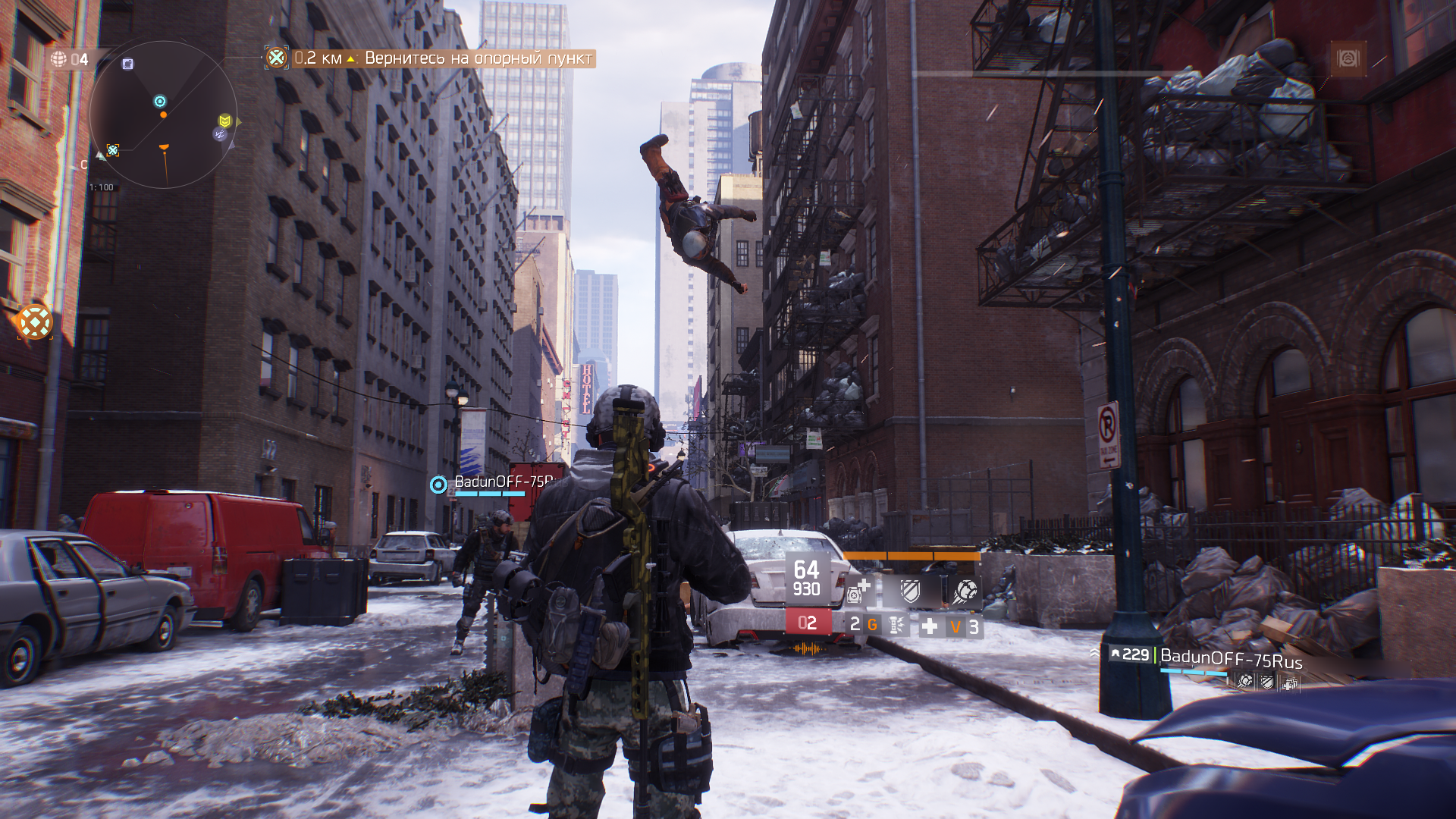The height and width of the screenshot is (819, 1456).
Task: Click the medkit consumable slot labeled V
Action: point(956,626)
